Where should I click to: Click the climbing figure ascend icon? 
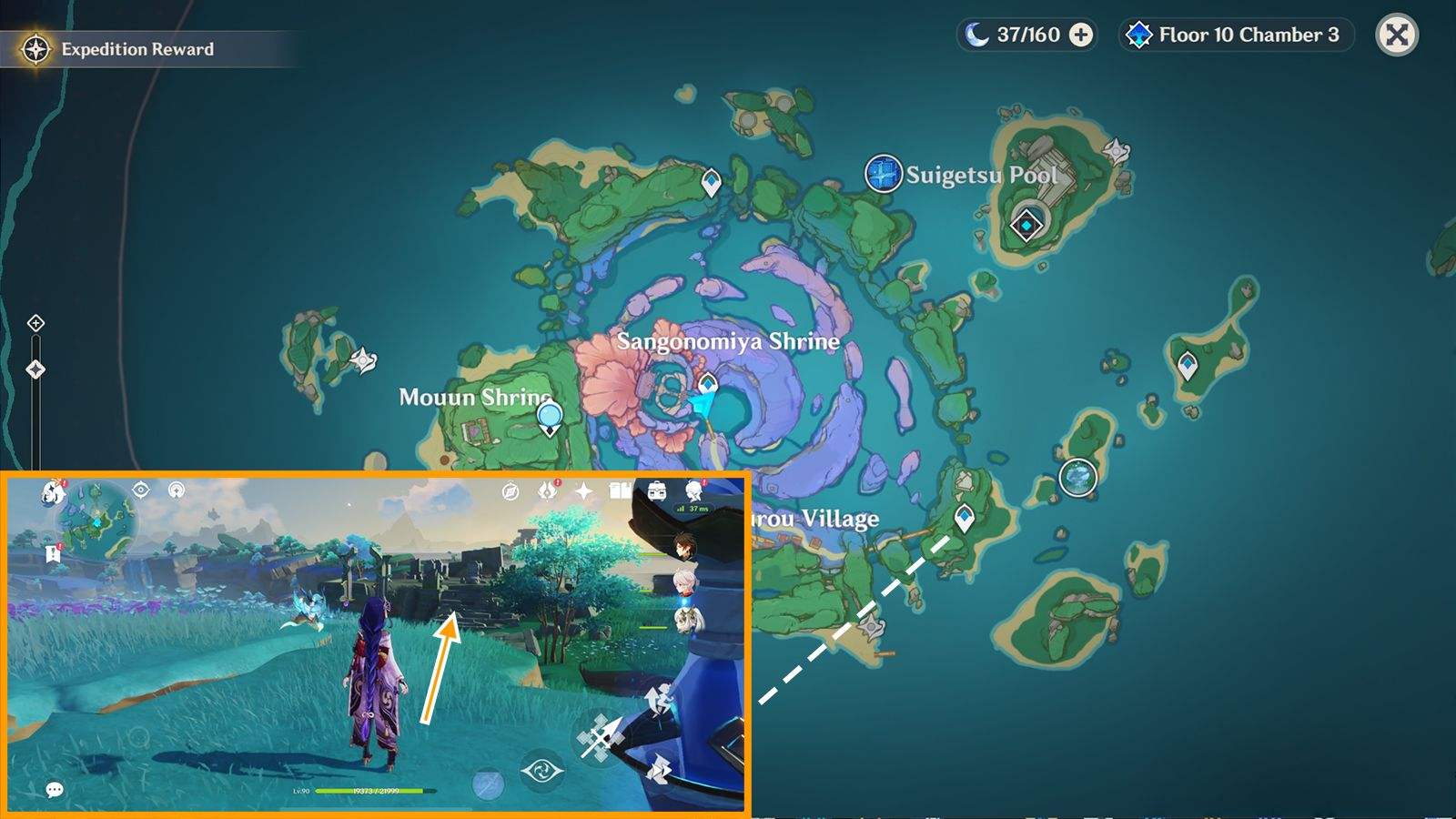tap(659, 697)
